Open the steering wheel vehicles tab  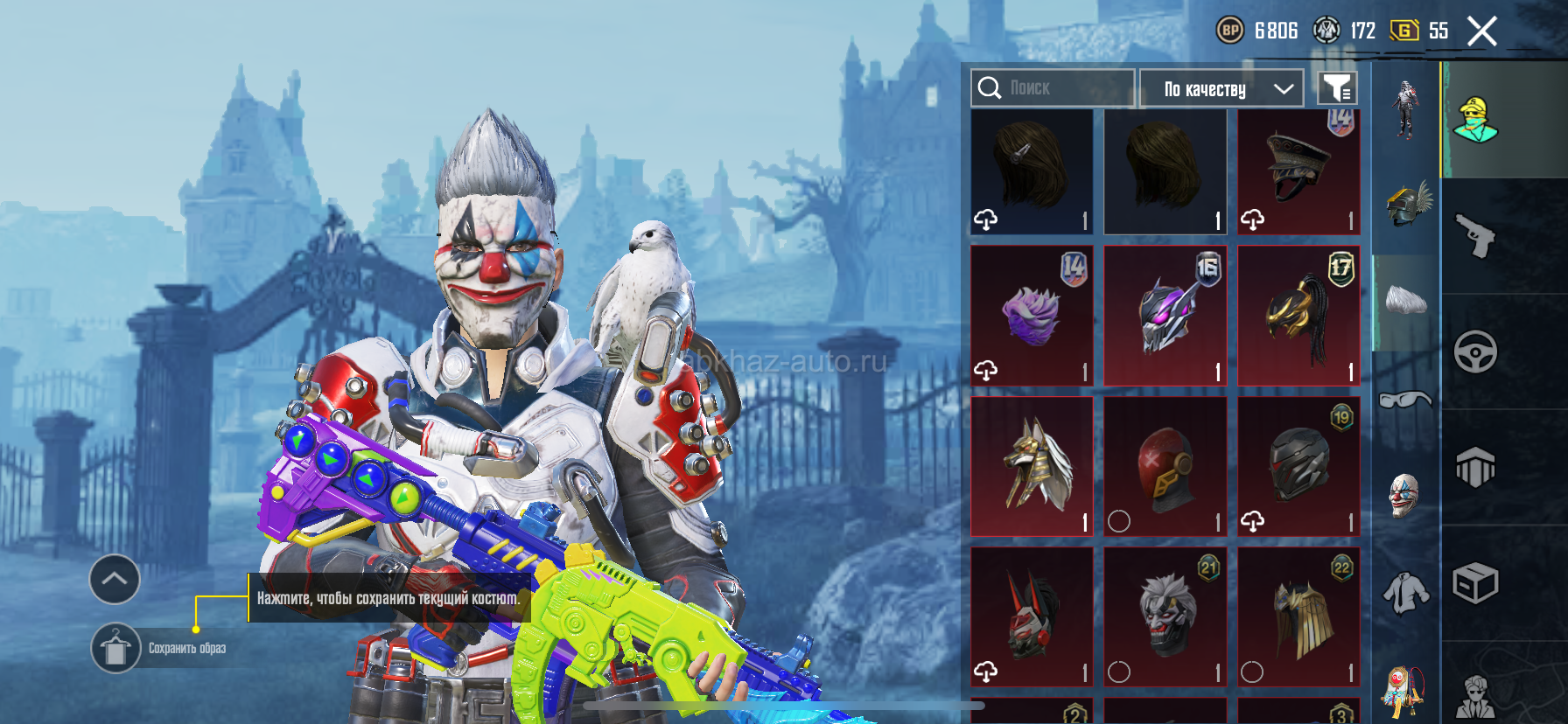click(x=1475, y=352)
